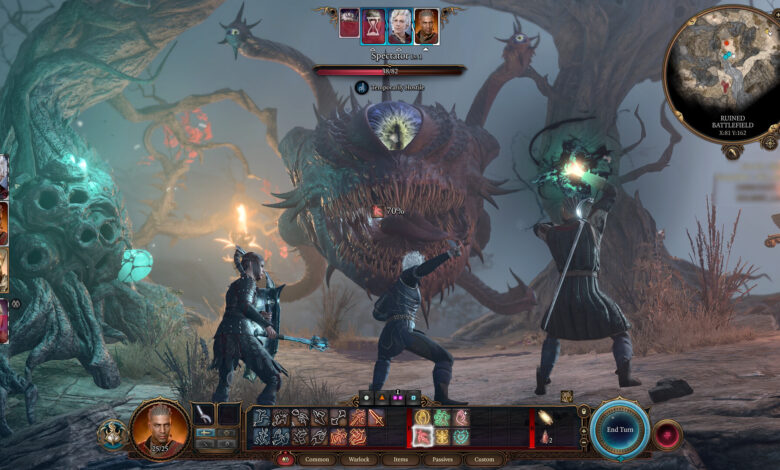
Task: Select the highlighted red spell slot
Action: 423,437
